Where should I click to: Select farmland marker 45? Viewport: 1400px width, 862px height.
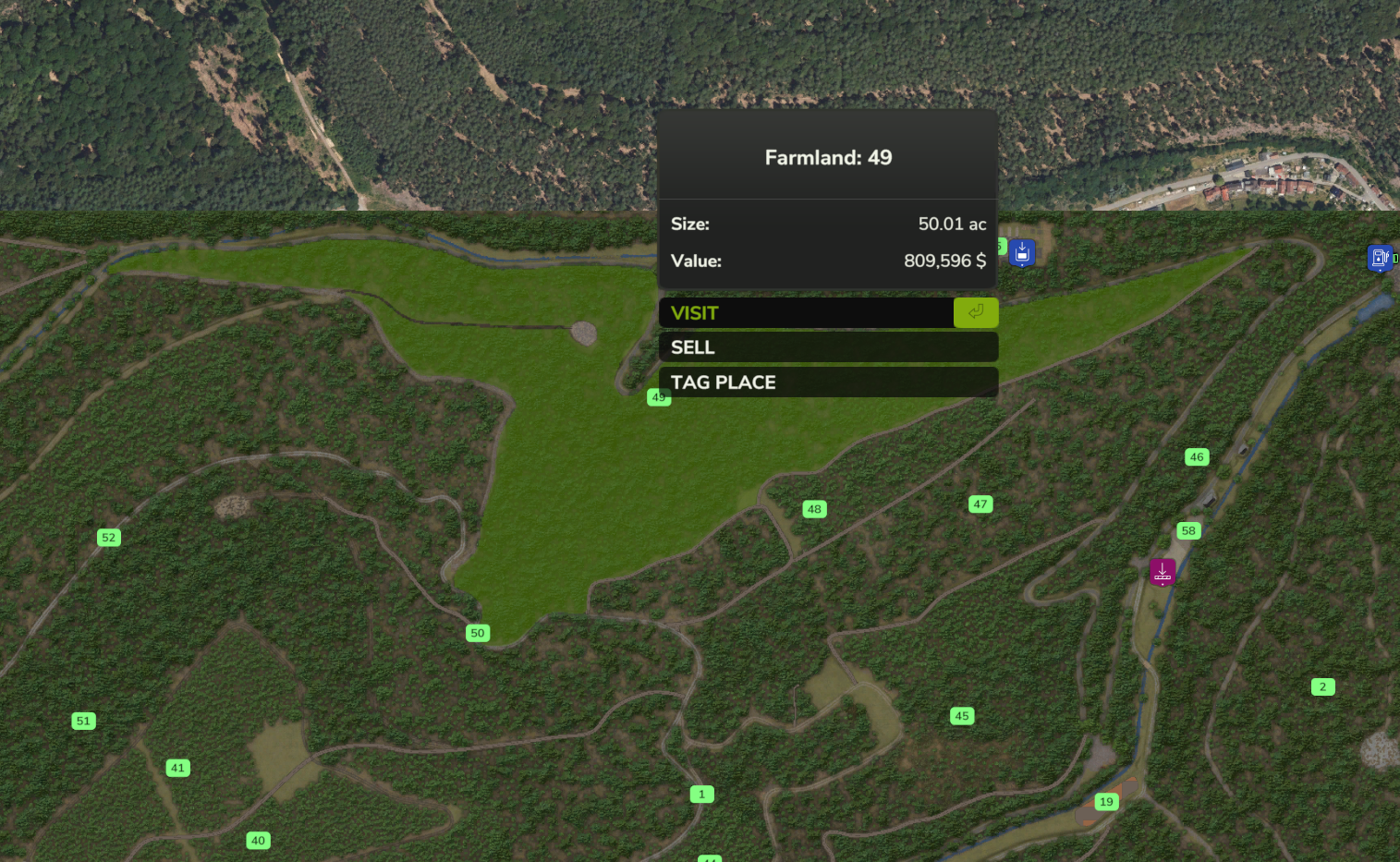(x=962, y=716)
